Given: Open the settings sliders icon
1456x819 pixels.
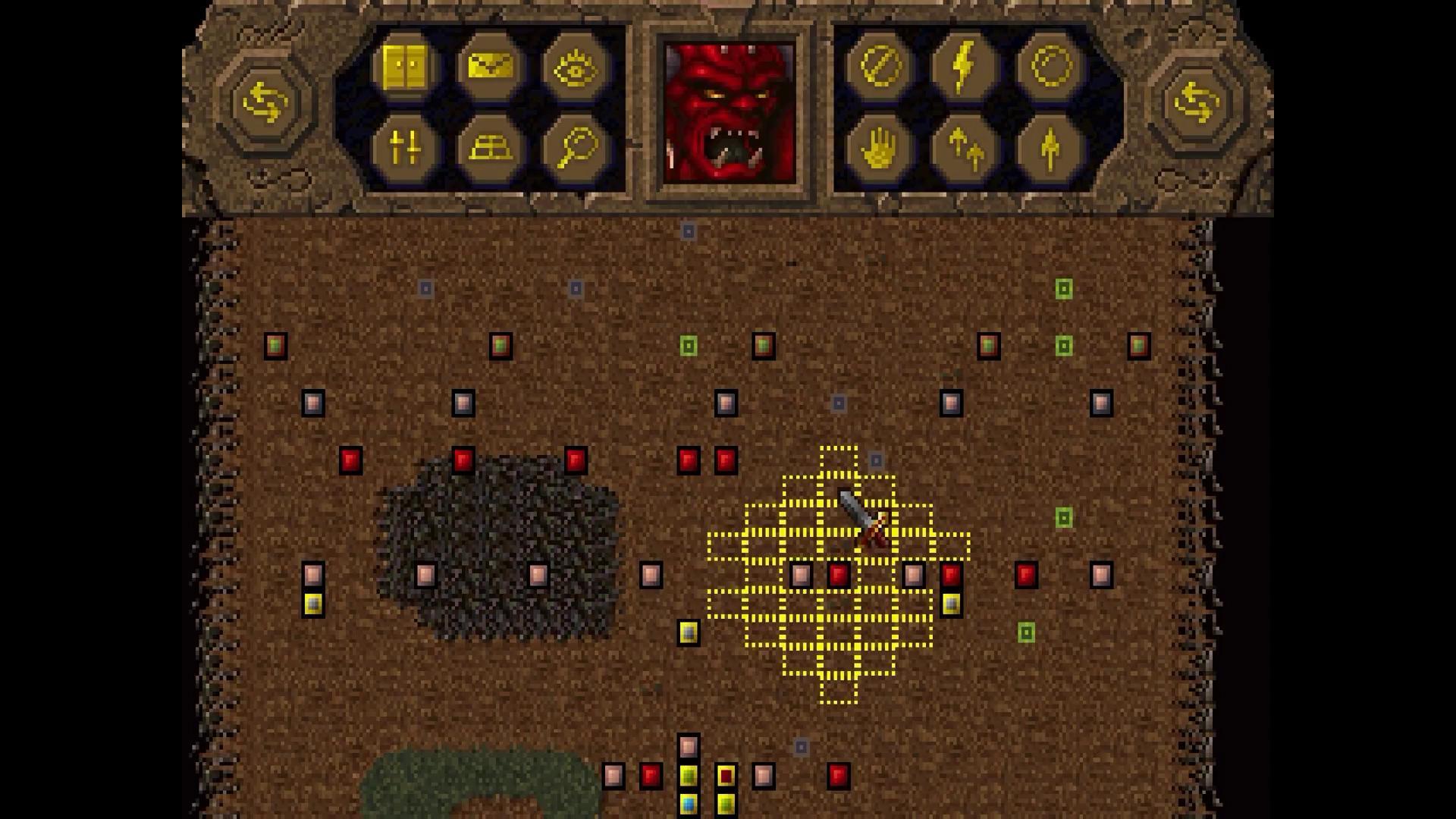Looking at the screenshot, I should pos(407,148).
